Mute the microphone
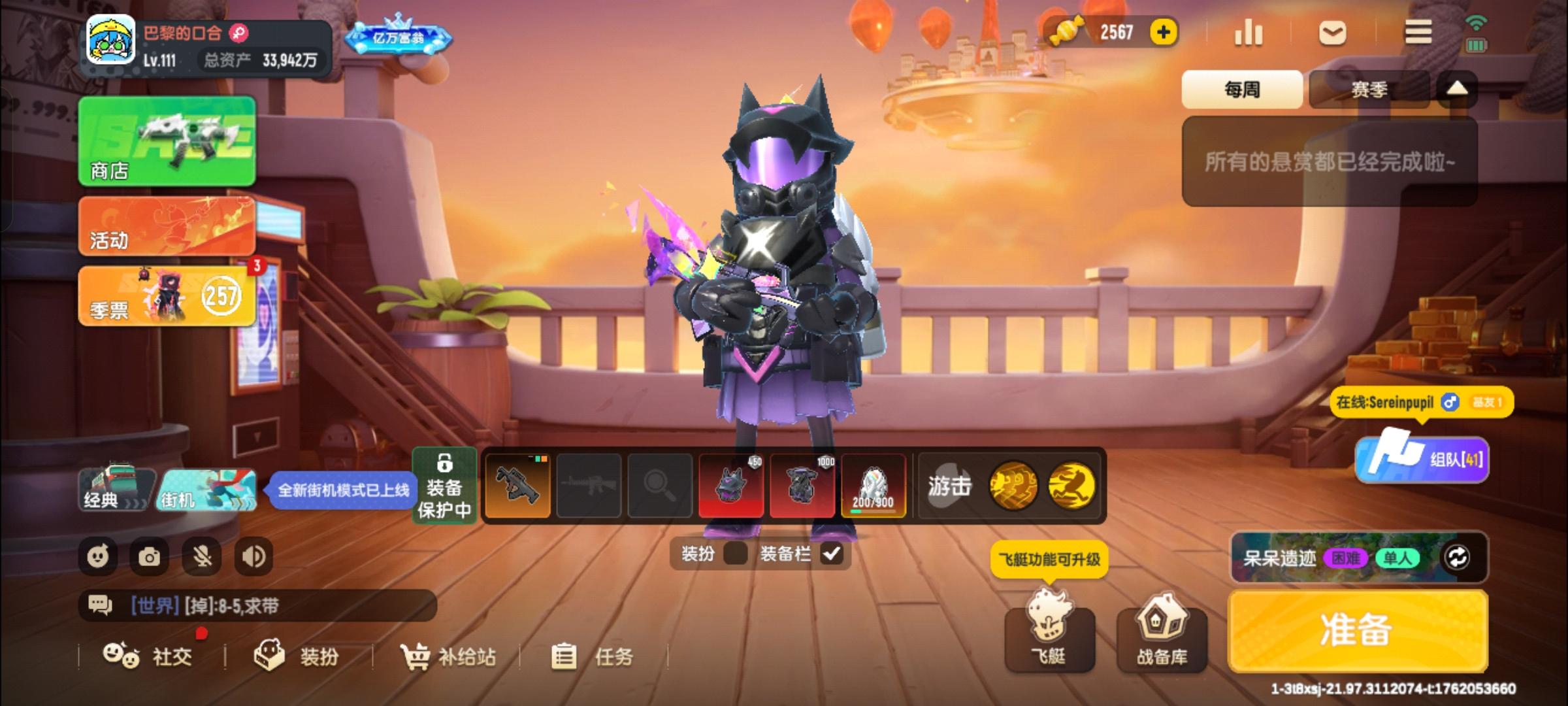The height and width of the screenshot is (706, 1568). point(201,556)
